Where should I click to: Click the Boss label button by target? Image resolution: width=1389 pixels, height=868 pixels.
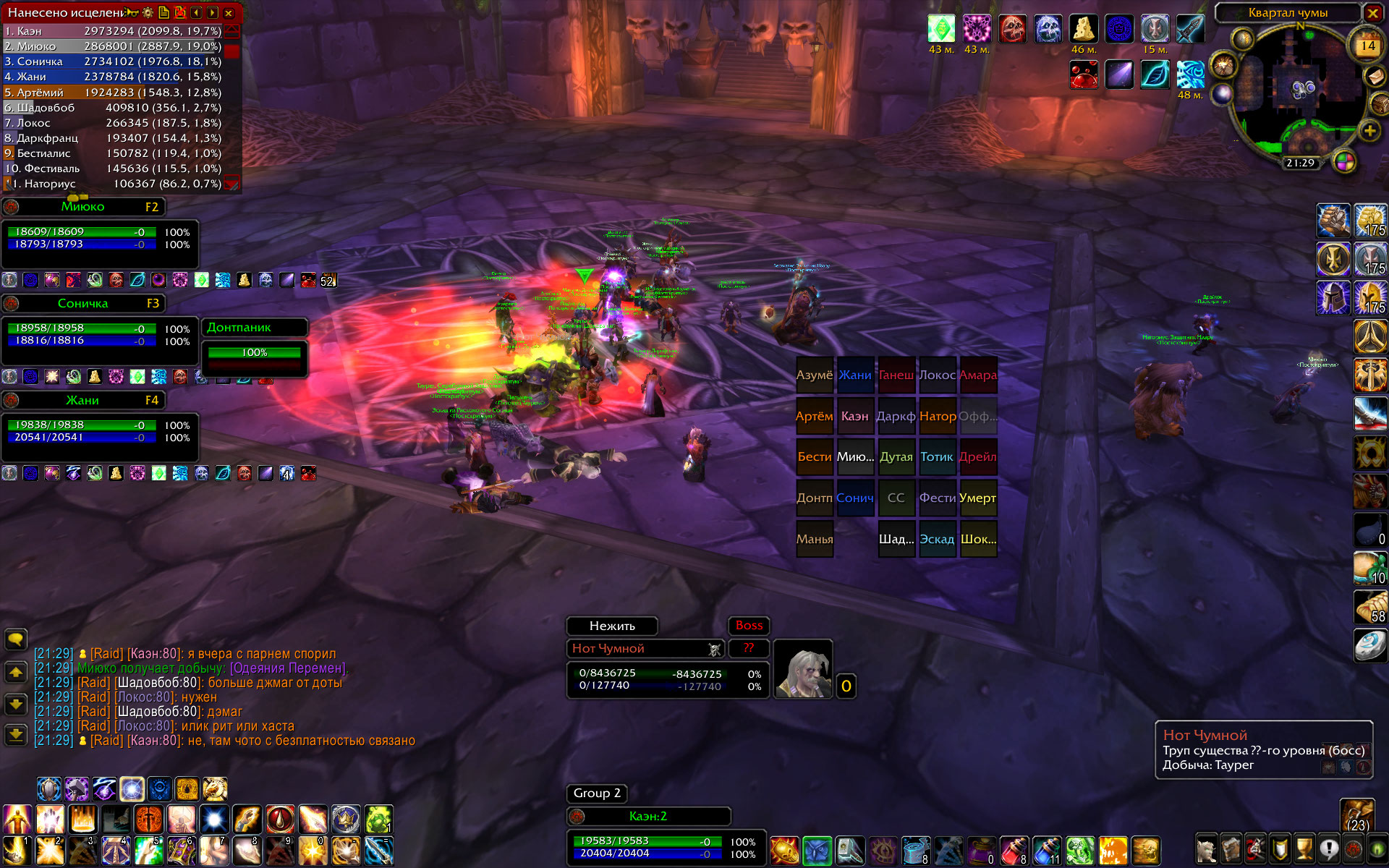pos(749,626)
